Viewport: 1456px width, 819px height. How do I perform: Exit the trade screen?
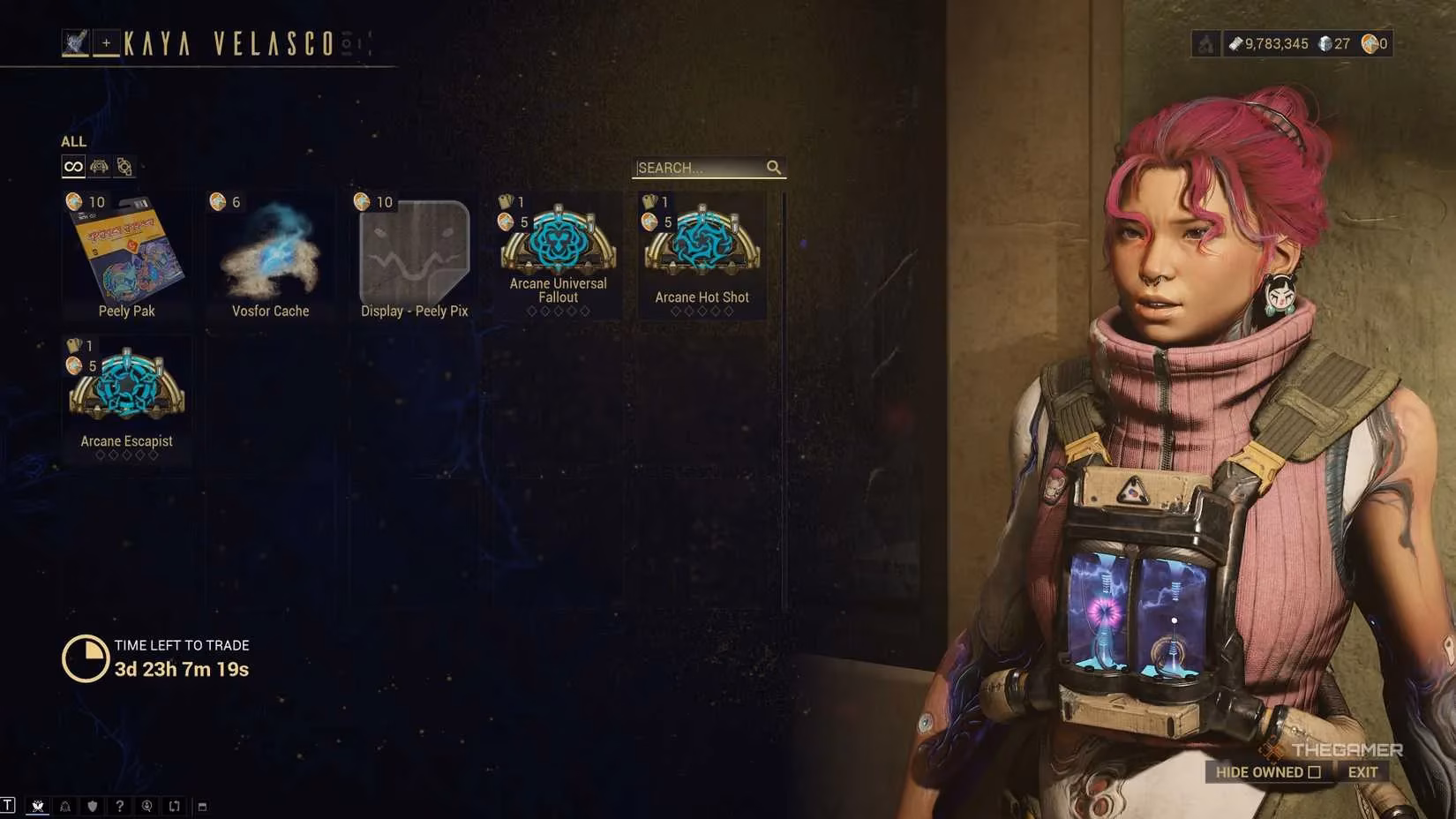pos(1362,772)
